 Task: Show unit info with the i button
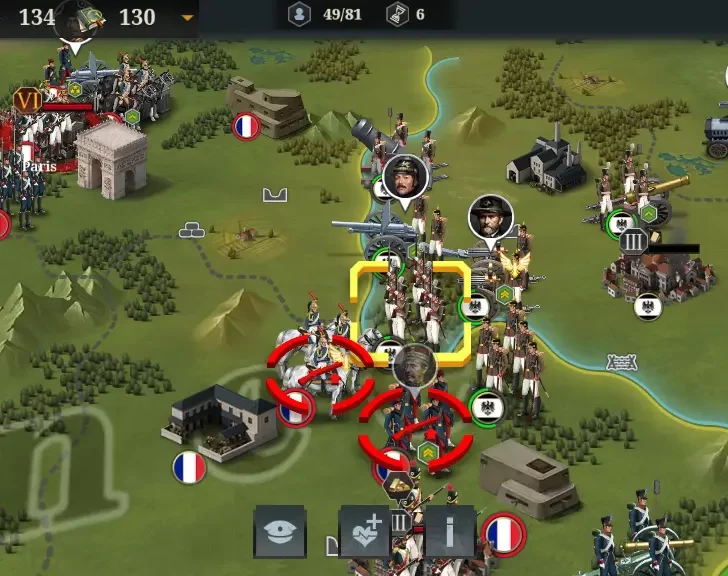449,531
